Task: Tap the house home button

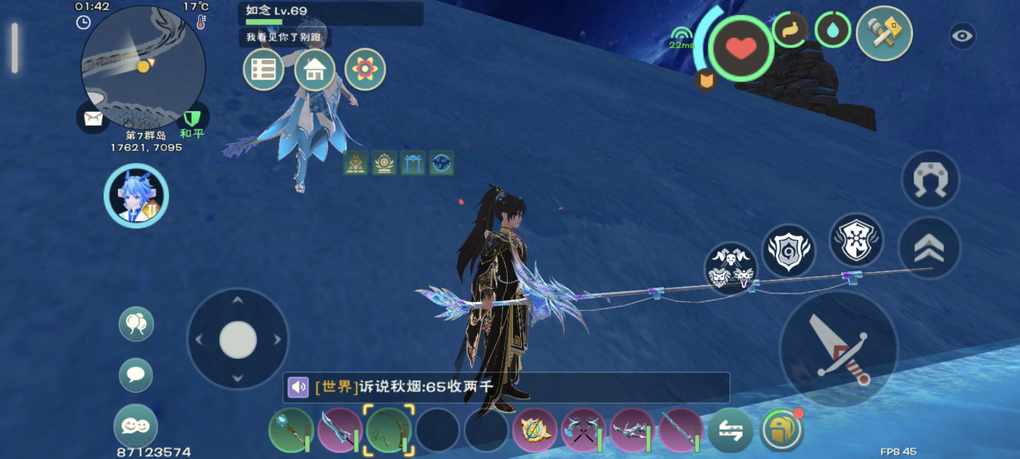Action: click(314, 69)
